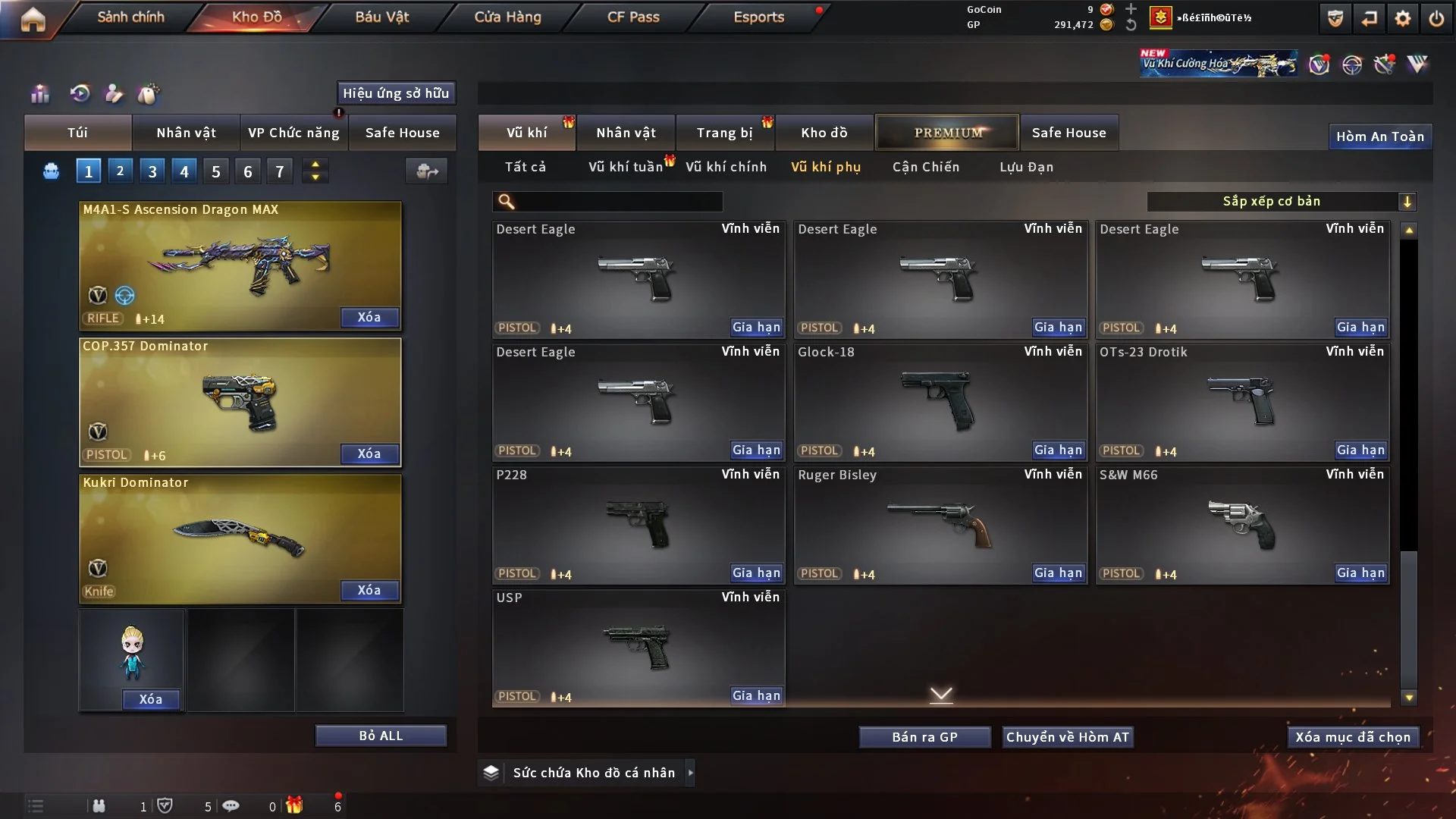This screenshot has height=819, width=1456.
Task: Remove the COP.357 Dominator with Xóa
Action: (x=369, y=453)
